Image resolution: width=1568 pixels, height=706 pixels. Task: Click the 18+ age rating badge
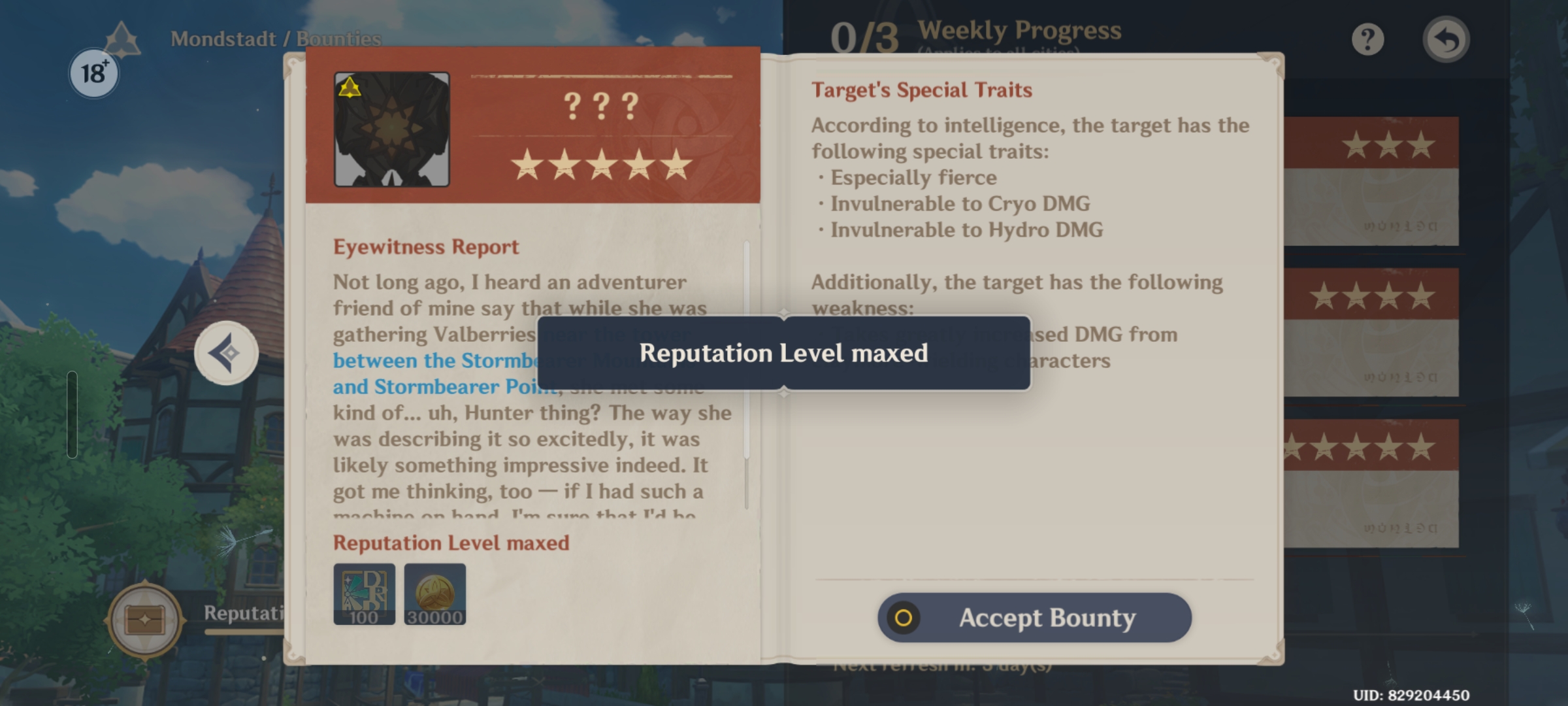click(93, 73)
